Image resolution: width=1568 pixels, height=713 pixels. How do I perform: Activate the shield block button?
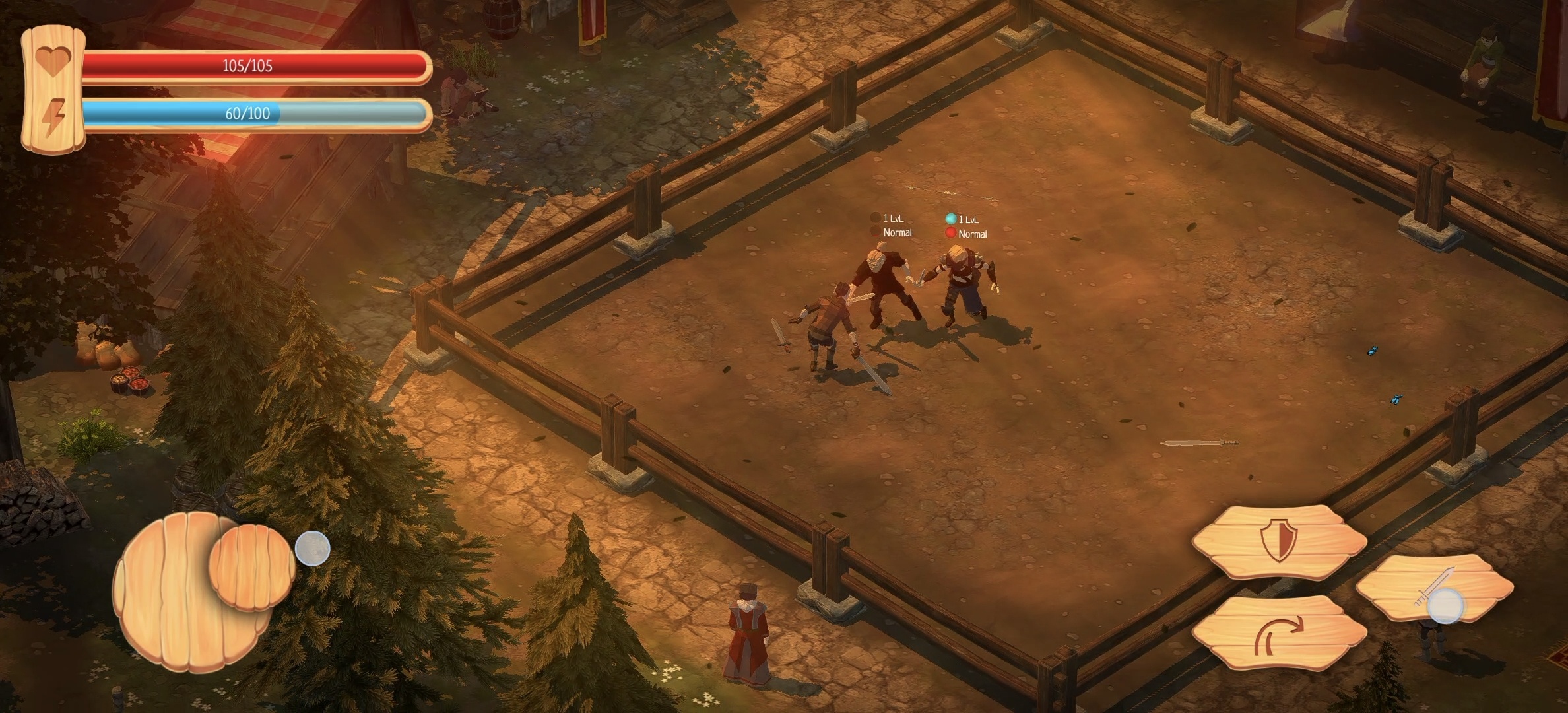pos(1279,541)
